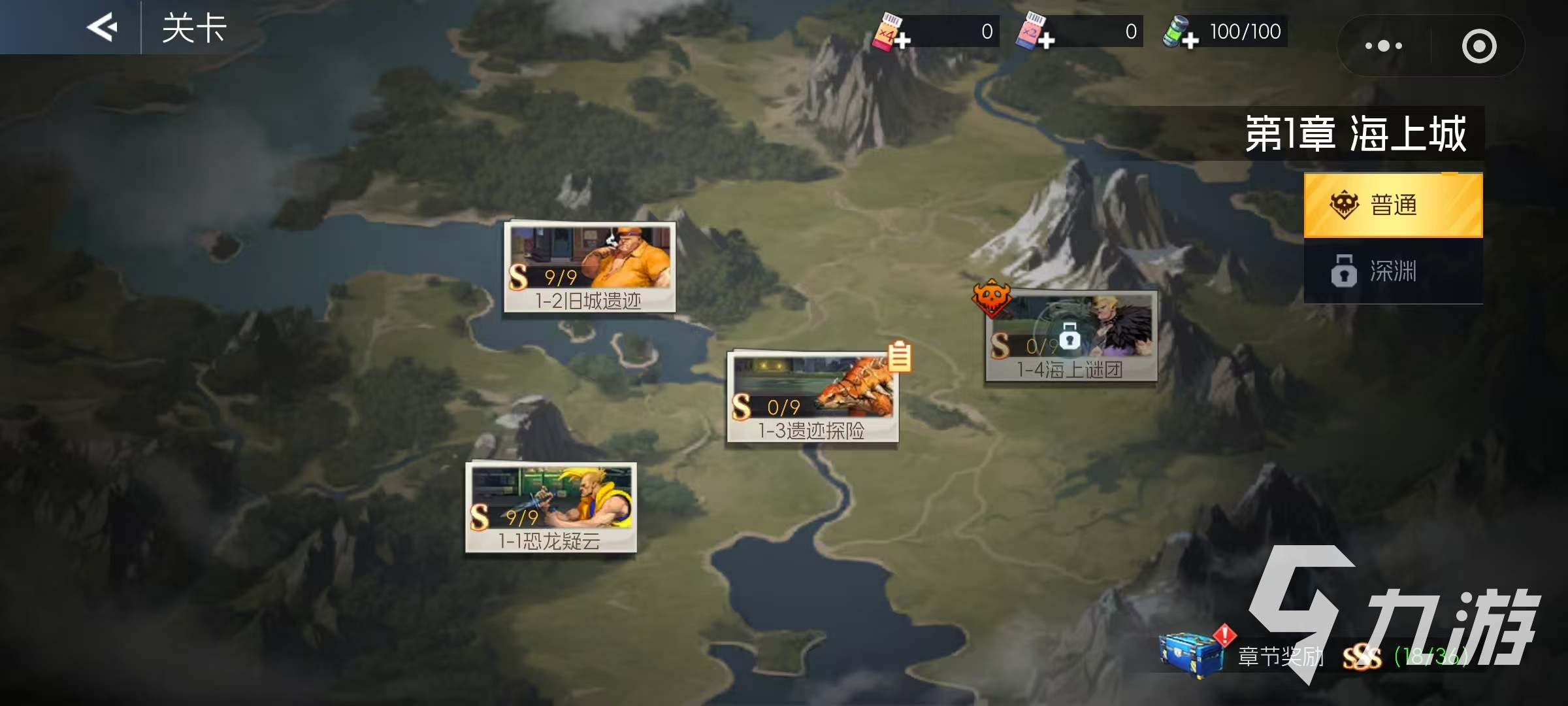This screenshot has width=1568, height=706.
Task: Close mini program with circle button
Action: pos(1479,46)
